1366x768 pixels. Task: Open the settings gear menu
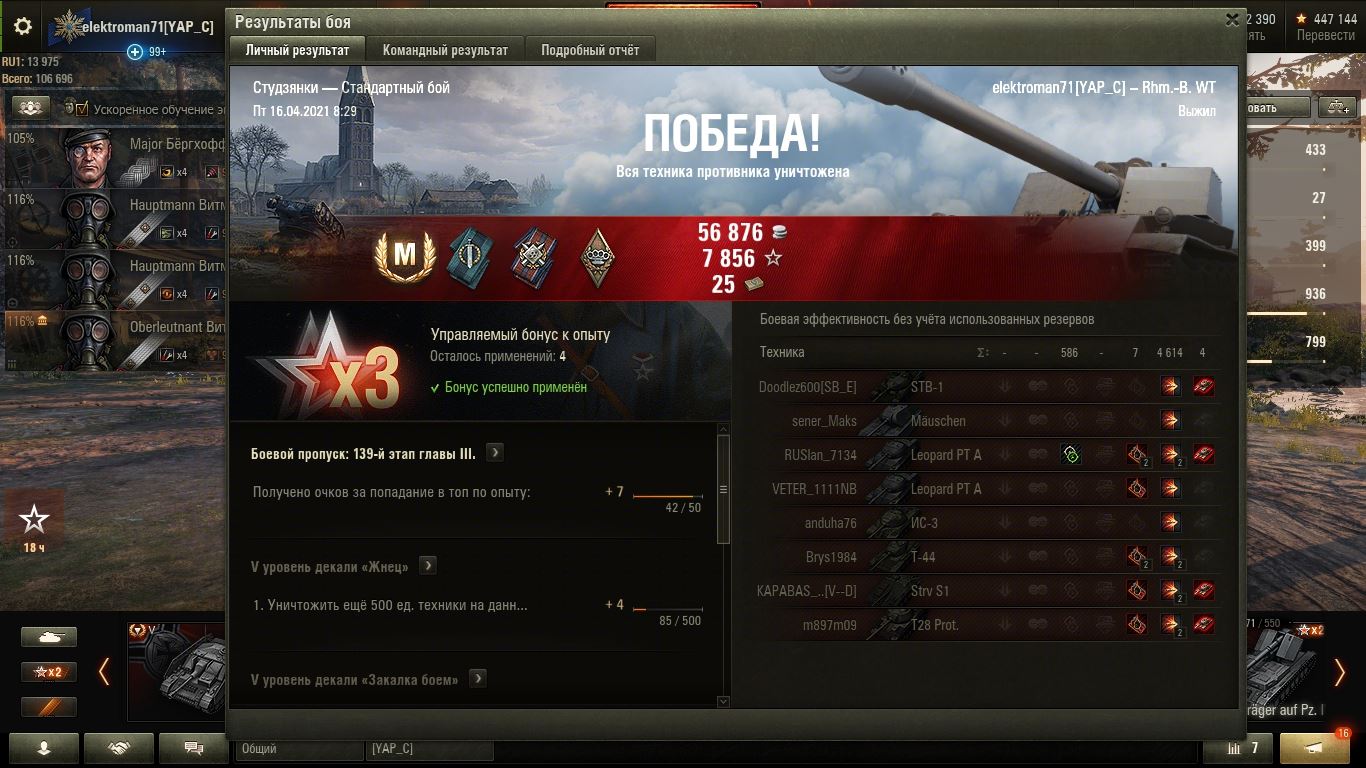(x=23, y=27)
